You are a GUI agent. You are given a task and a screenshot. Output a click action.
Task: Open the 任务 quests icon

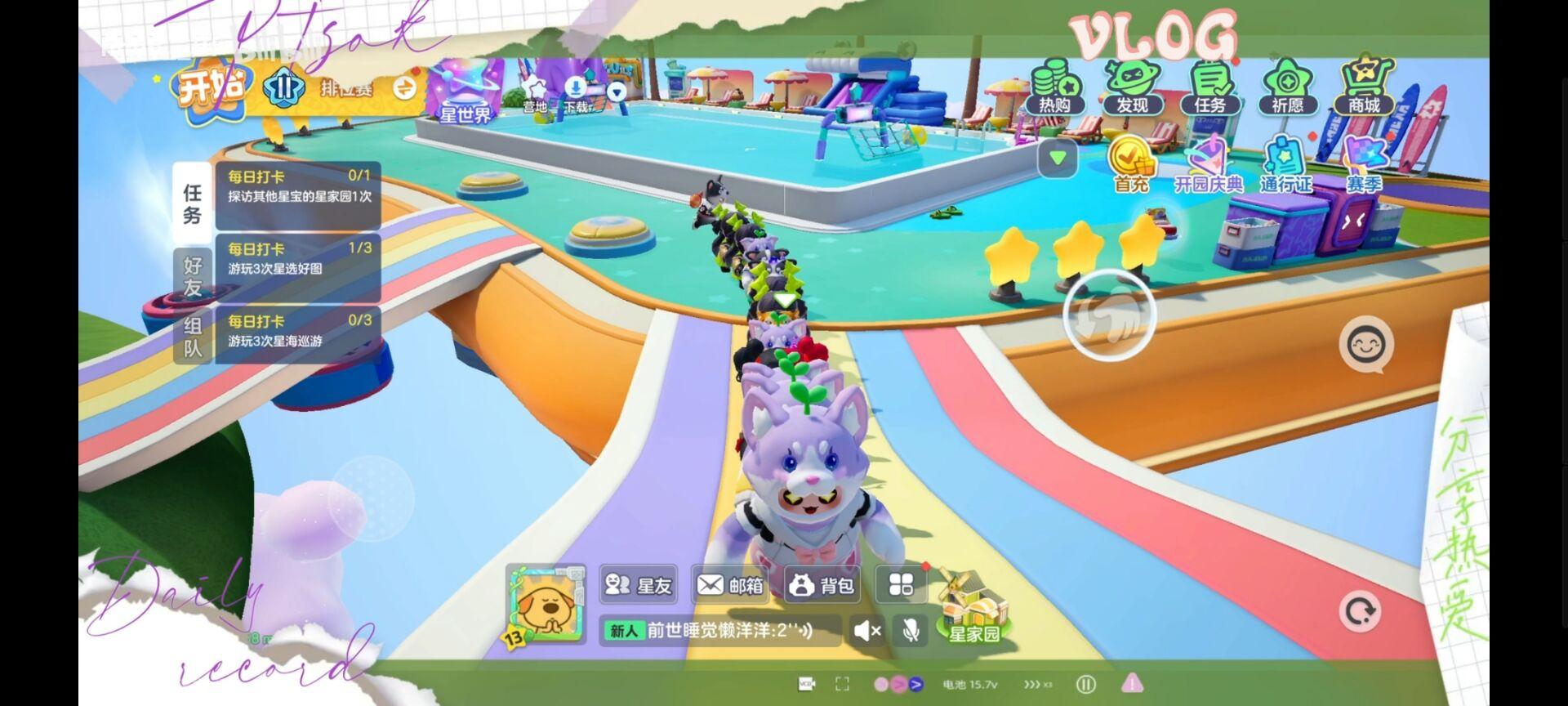pos(1209,88)
